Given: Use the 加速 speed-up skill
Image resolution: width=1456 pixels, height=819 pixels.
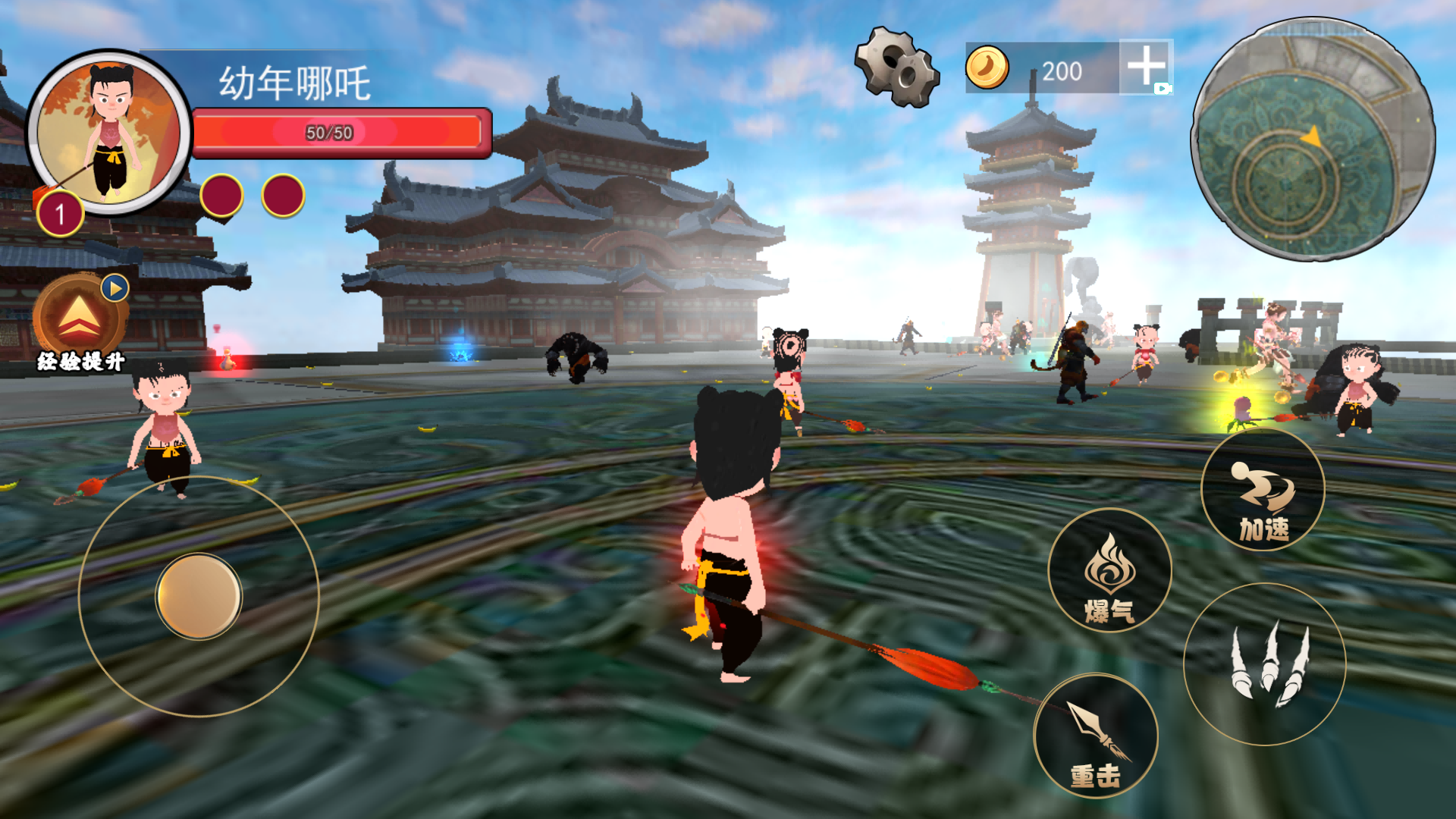Looking at the screenshot, I should point(1263,491).
